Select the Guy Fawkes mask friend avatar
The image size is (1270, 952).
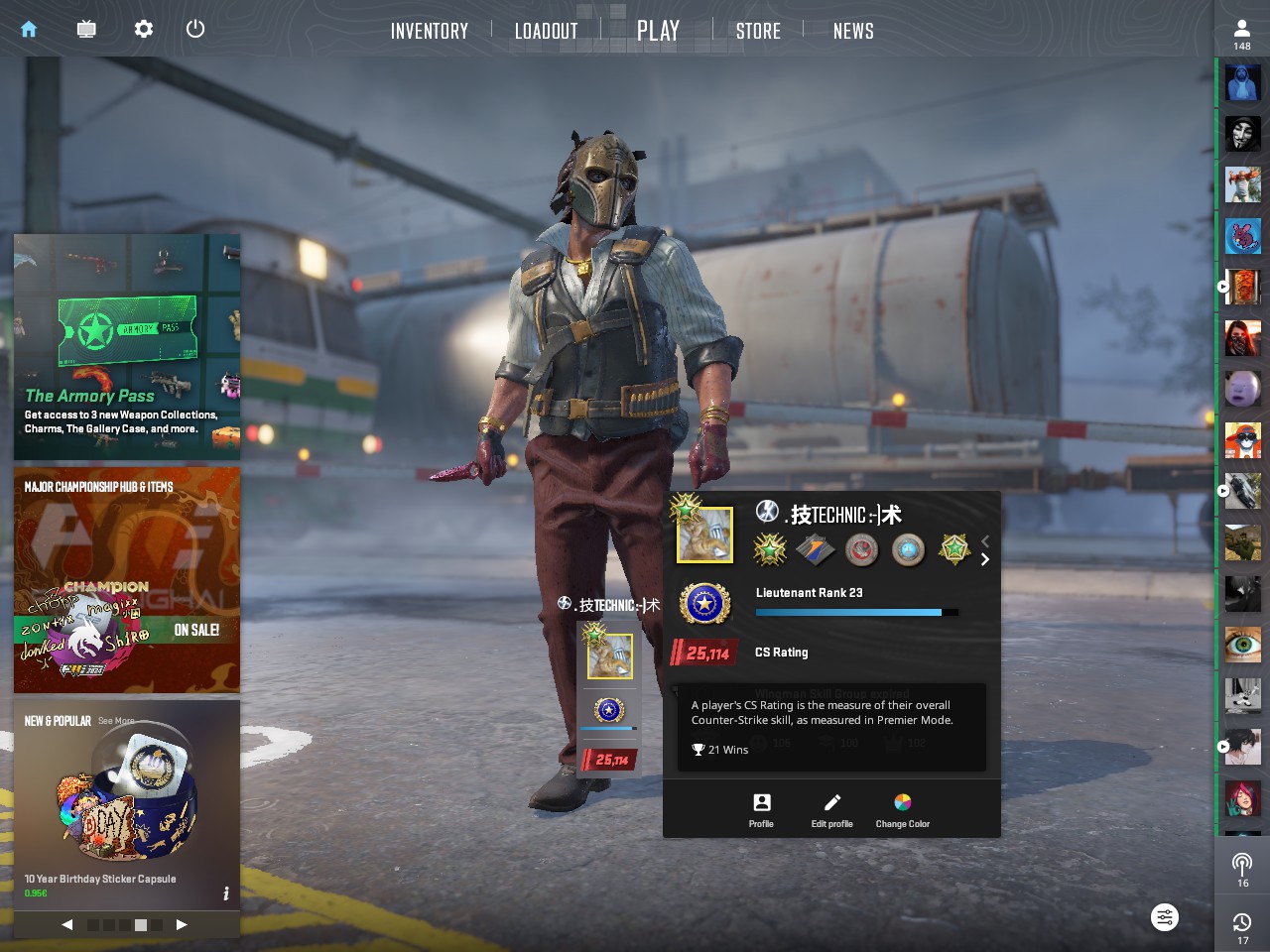click(x=1242, y=133)
